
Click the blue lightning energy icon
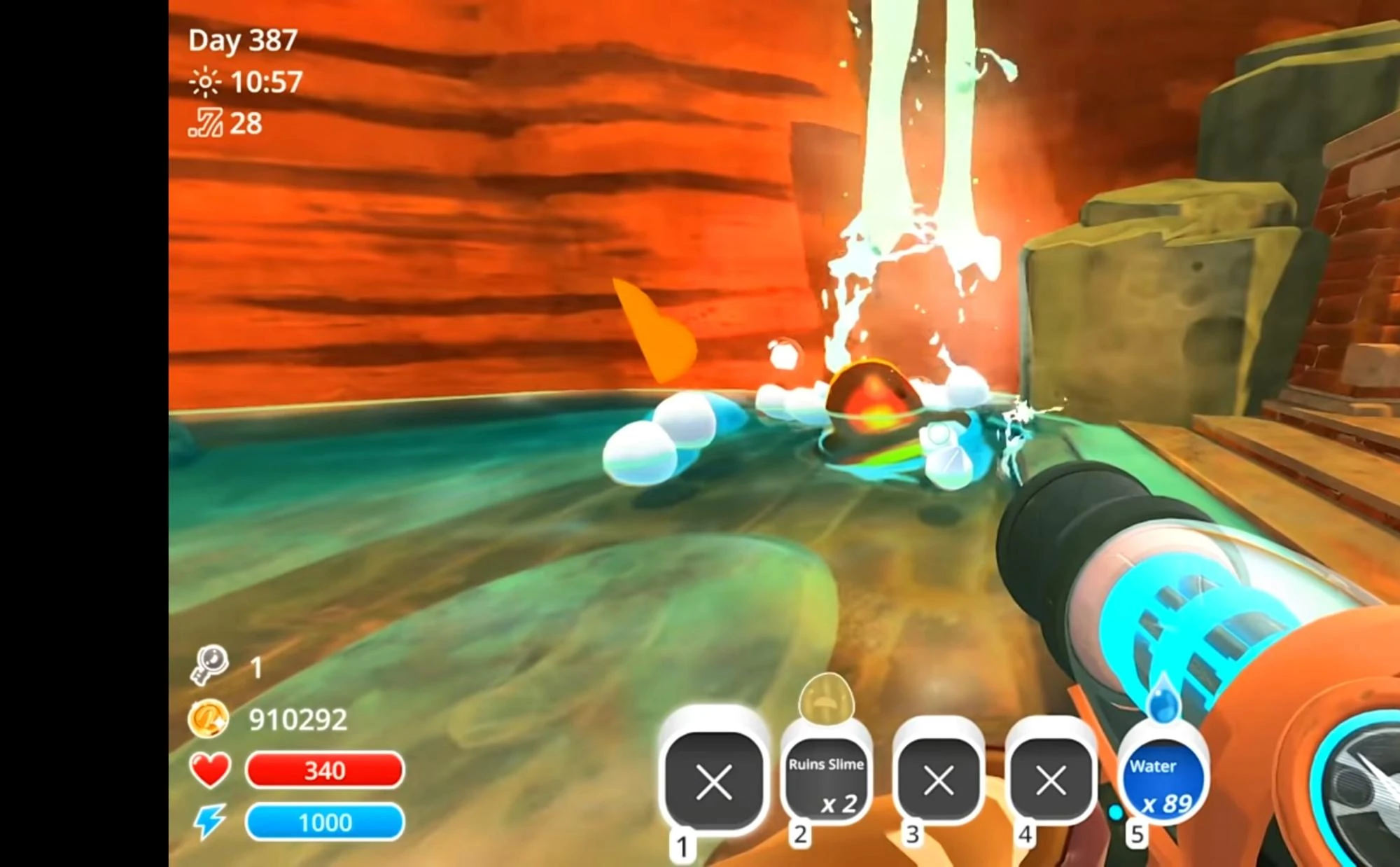tap(209, 821)
